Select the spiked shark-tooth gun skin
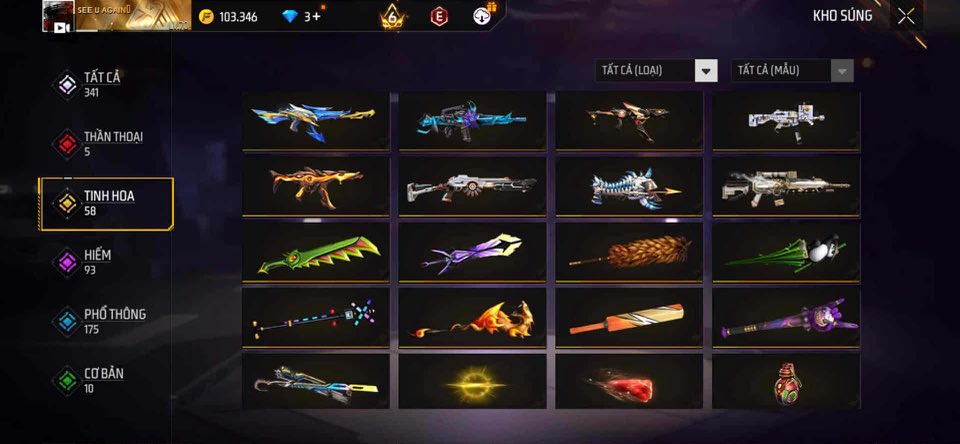Image resolution: width=960 pixels, height=444 pixels. (x=629, y=186)
